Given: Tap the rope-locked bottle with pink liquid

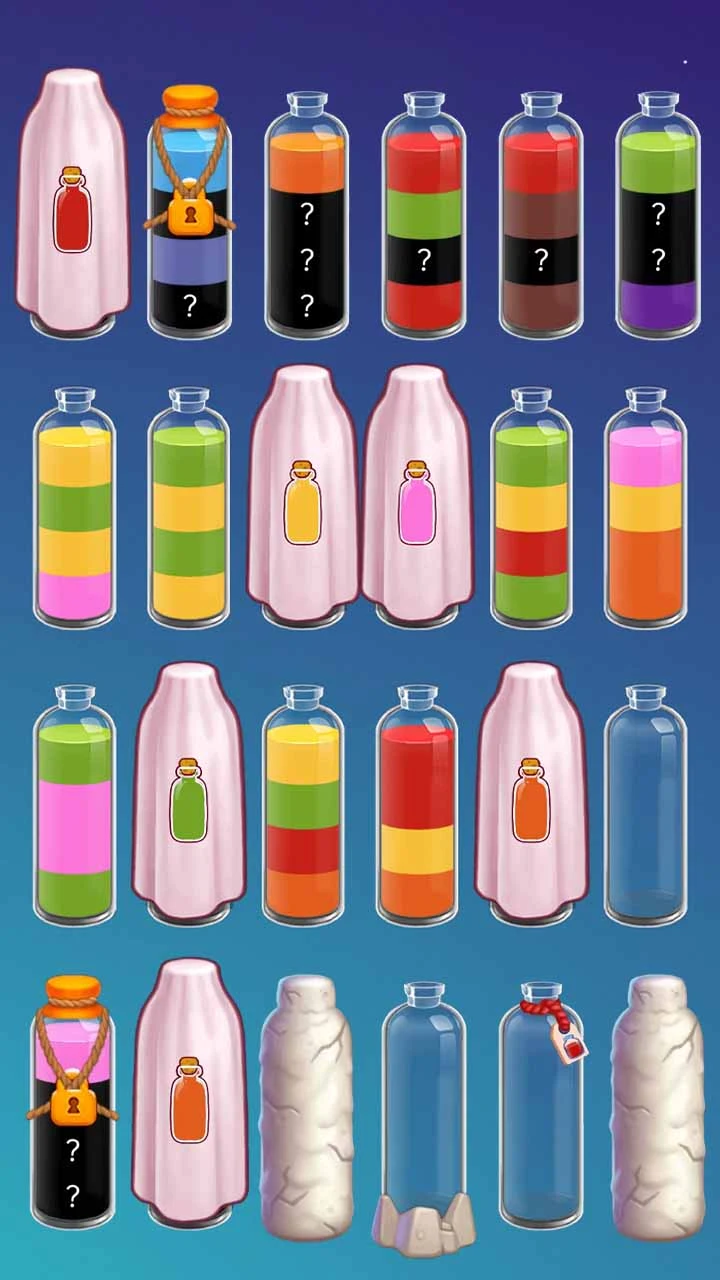Looking at the screenshot, I should 72,1105.
